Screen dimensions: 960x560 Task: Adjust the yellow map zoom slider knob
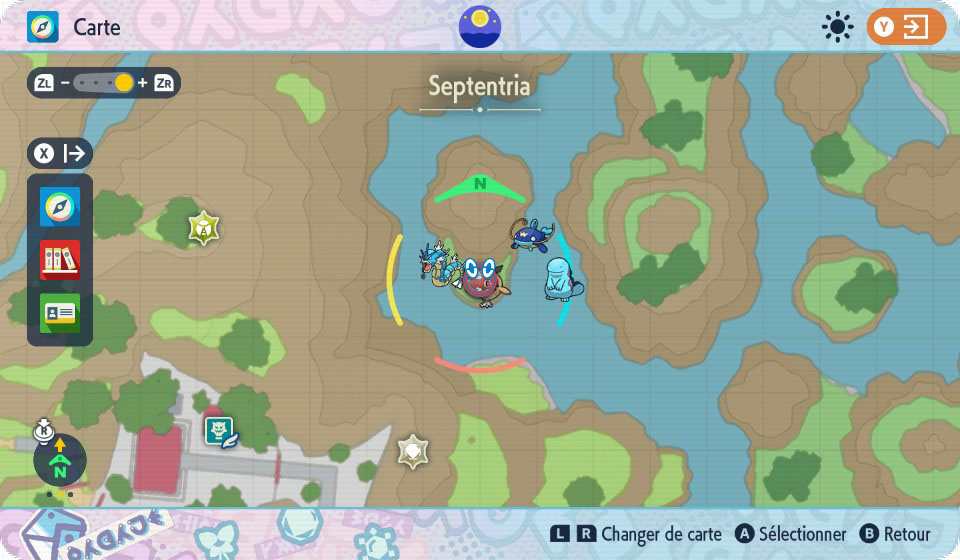tap(124, 83)
